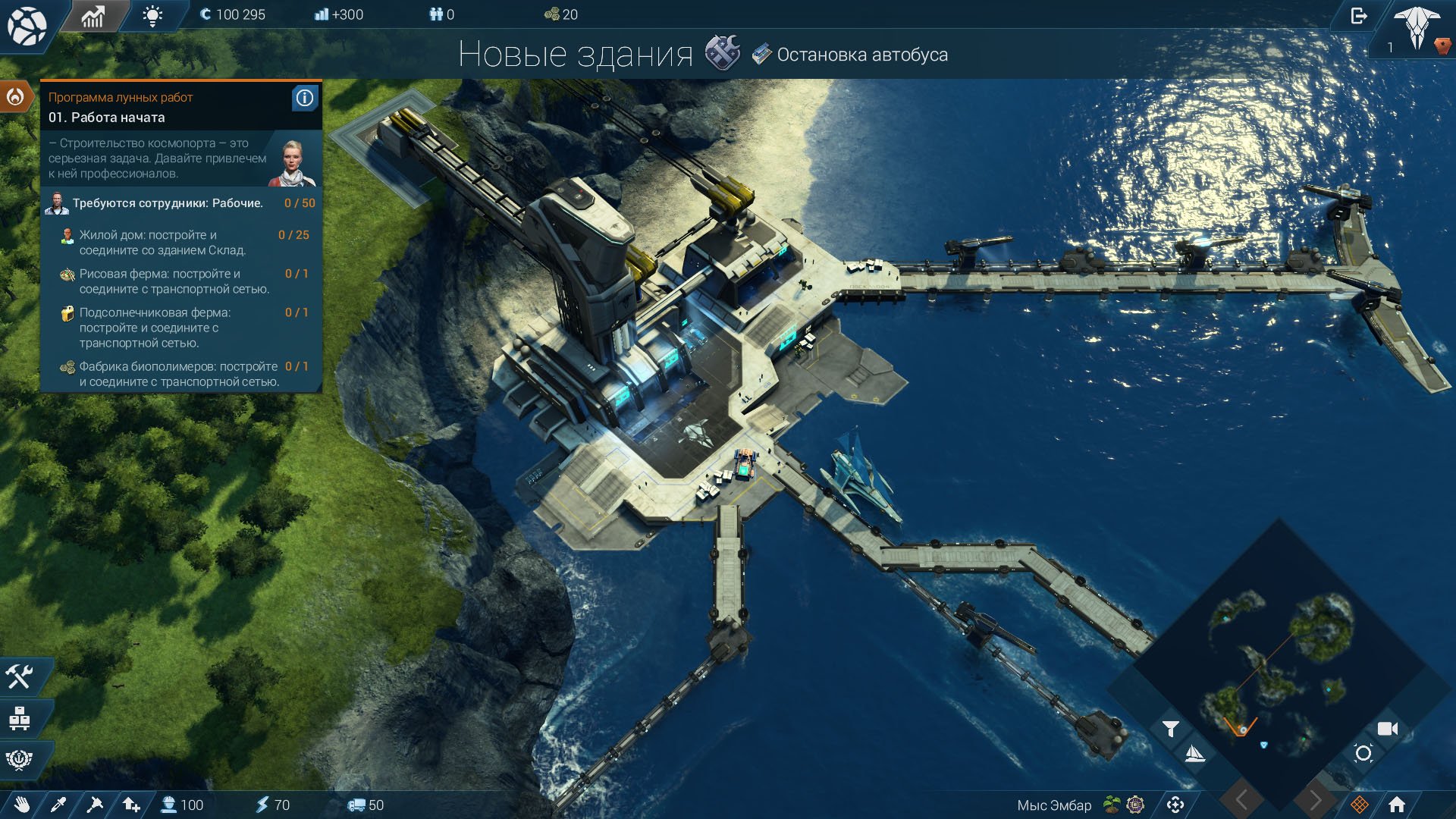This screenshot has height=819, width=1456.
Task: Open the anchor wreath fleet menu
Action: pyautogui.click(x=20, y=758)
